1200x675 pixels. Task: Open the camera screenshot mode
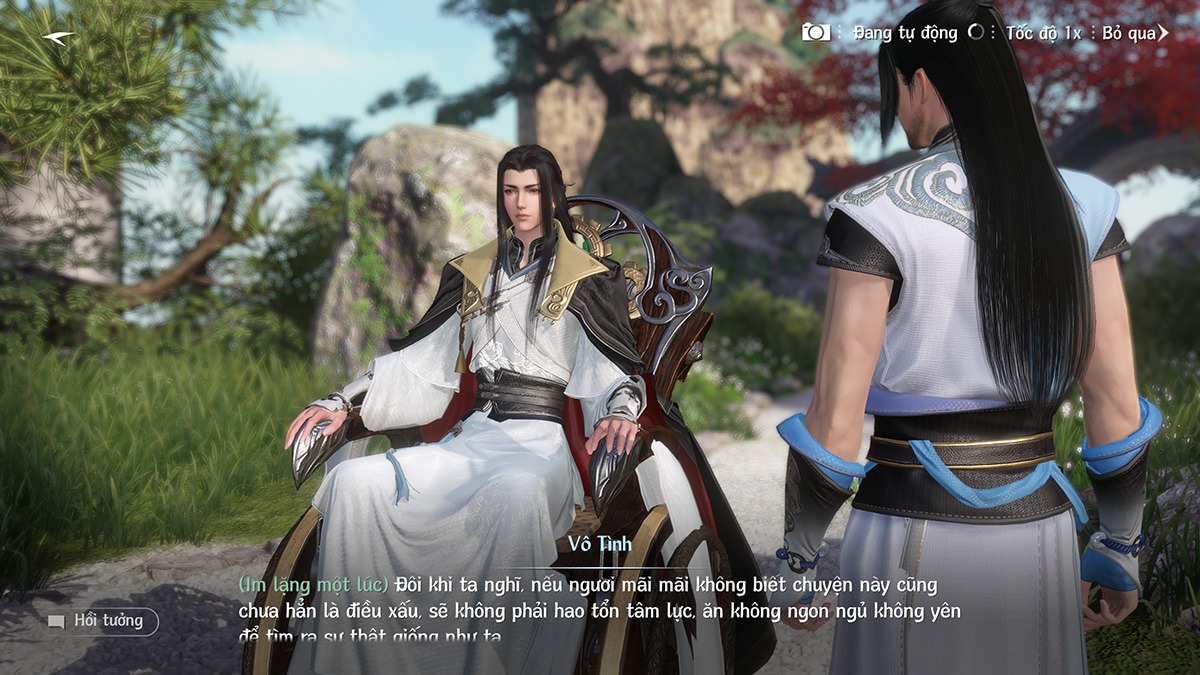pos(816,32)
